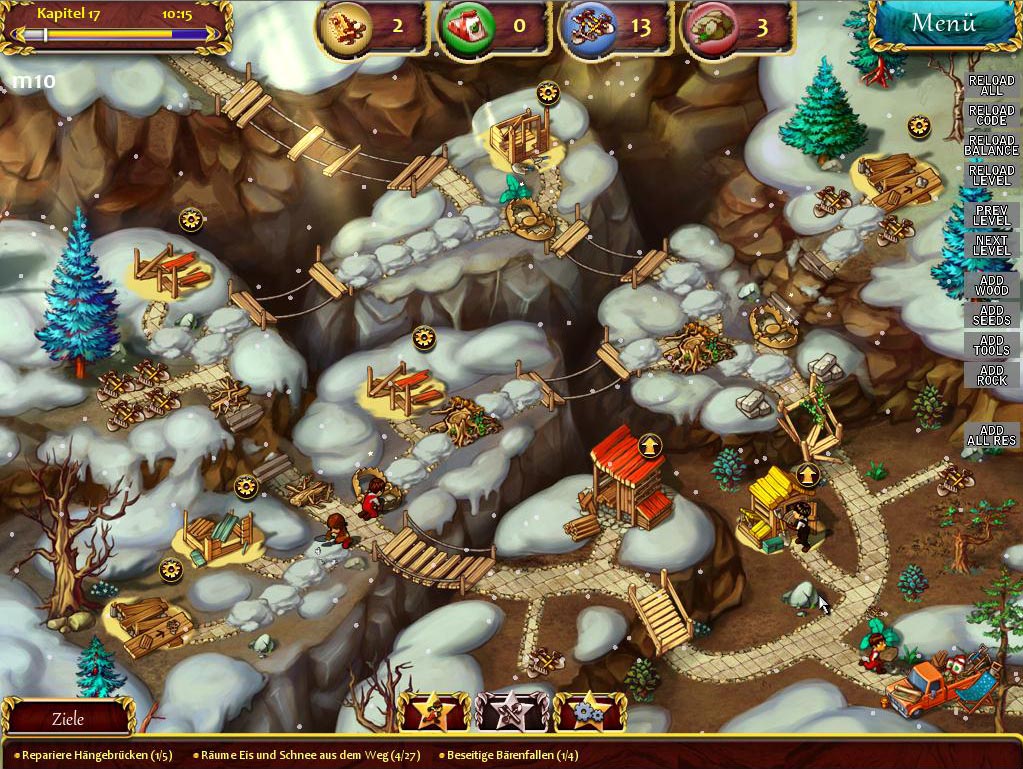Click the upgrade arrow above the red-roofed sawmill
The width and height of the screenshot is (1023, 769).
tap(650, 443)
